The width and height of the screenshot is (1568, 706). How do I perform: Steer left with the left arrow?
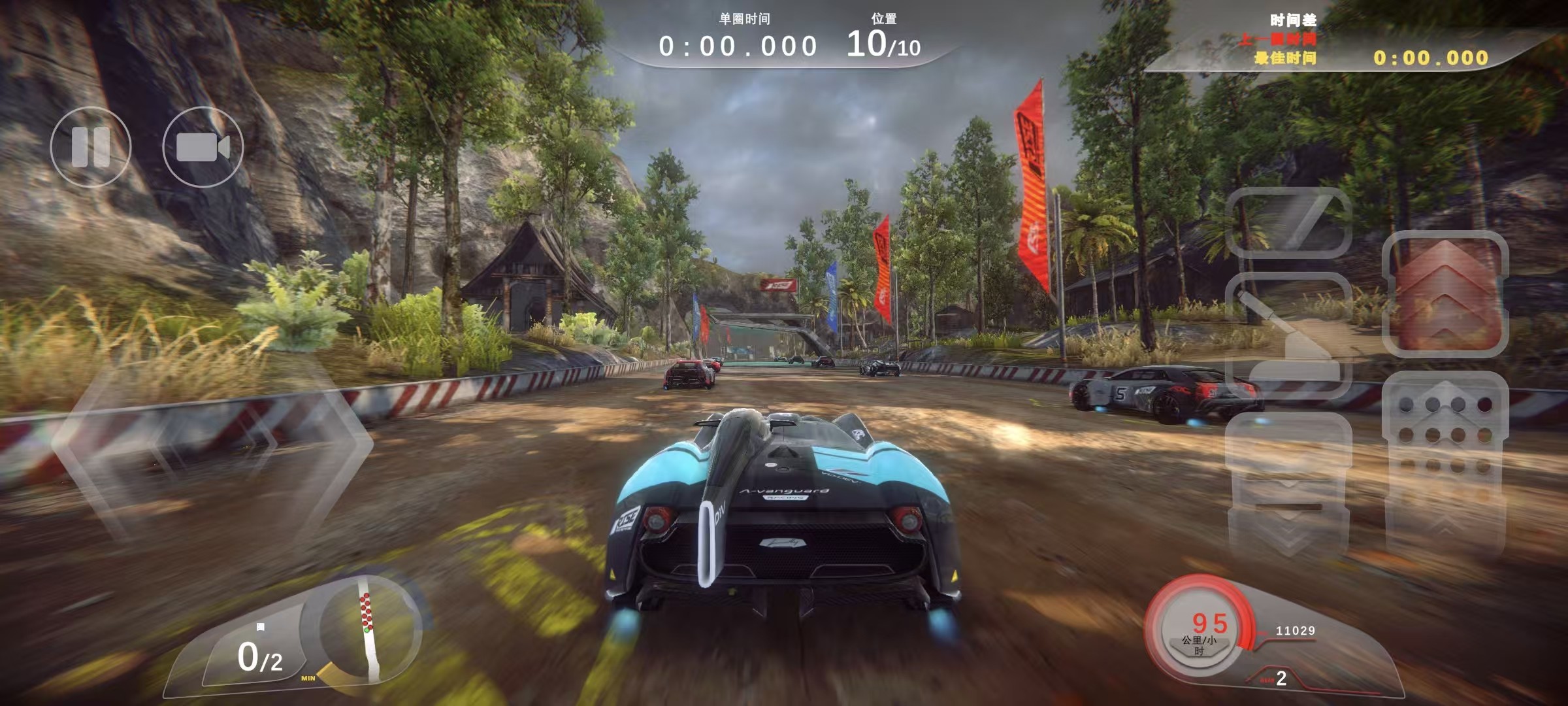[124, 445]
